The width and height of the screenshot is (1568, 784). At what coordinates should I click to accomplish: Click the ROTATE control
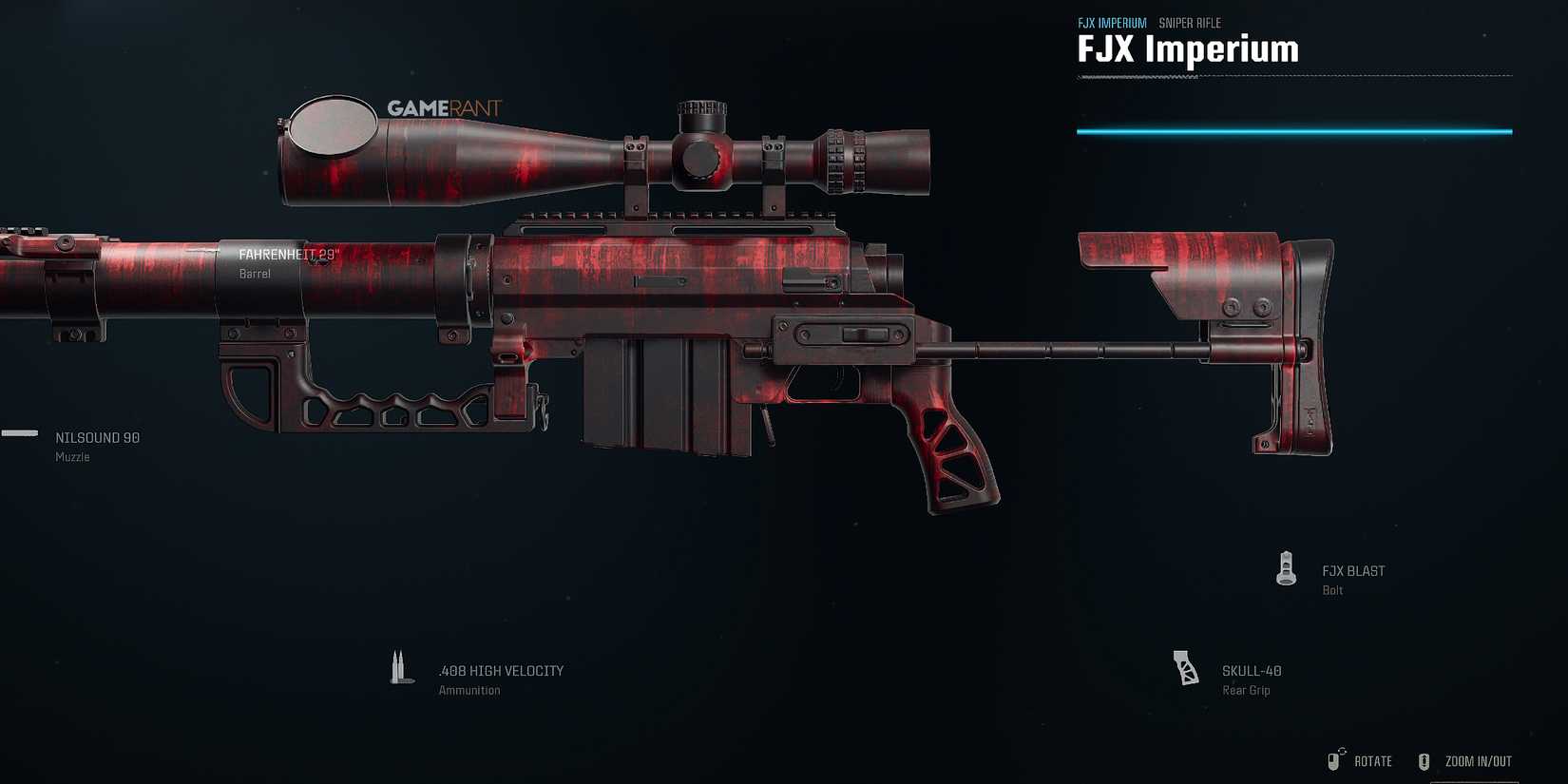point(1372,760)
